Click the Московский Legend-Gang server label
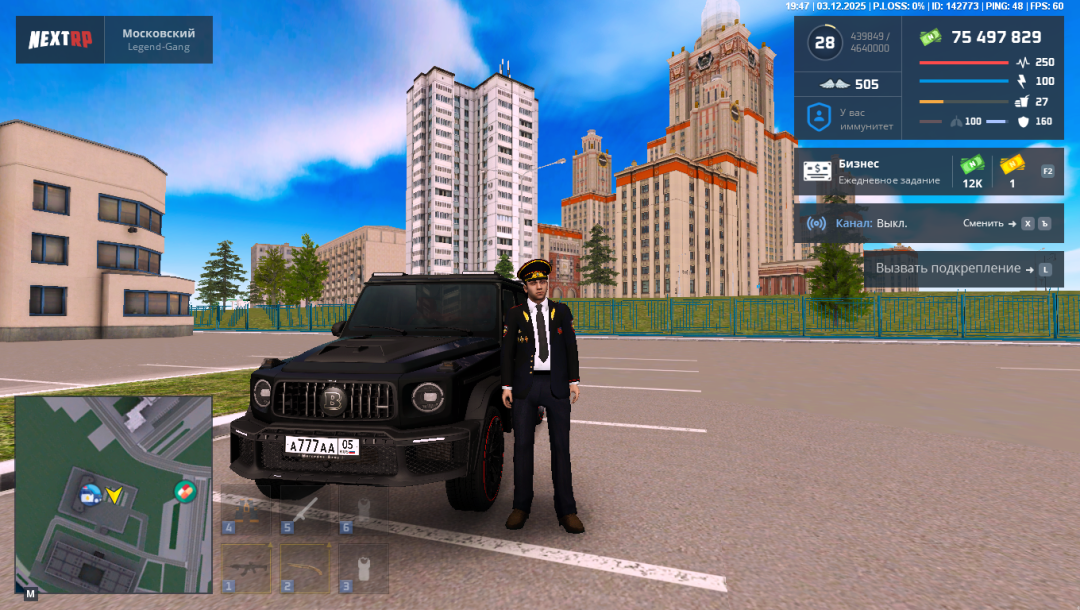Image resolution: width=1080 pixels, height=610 pixels. [158, 40]
